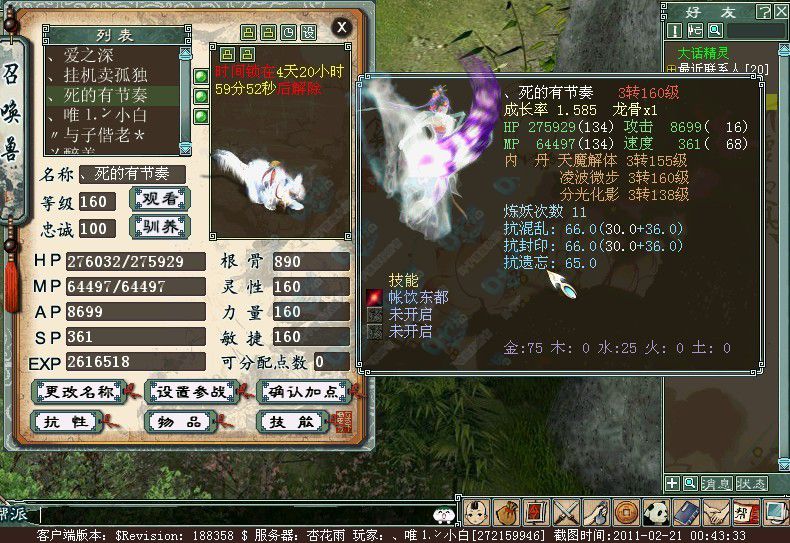Close the summon beast panel
This screenshot has width=790, height=543.
point(342,27)
